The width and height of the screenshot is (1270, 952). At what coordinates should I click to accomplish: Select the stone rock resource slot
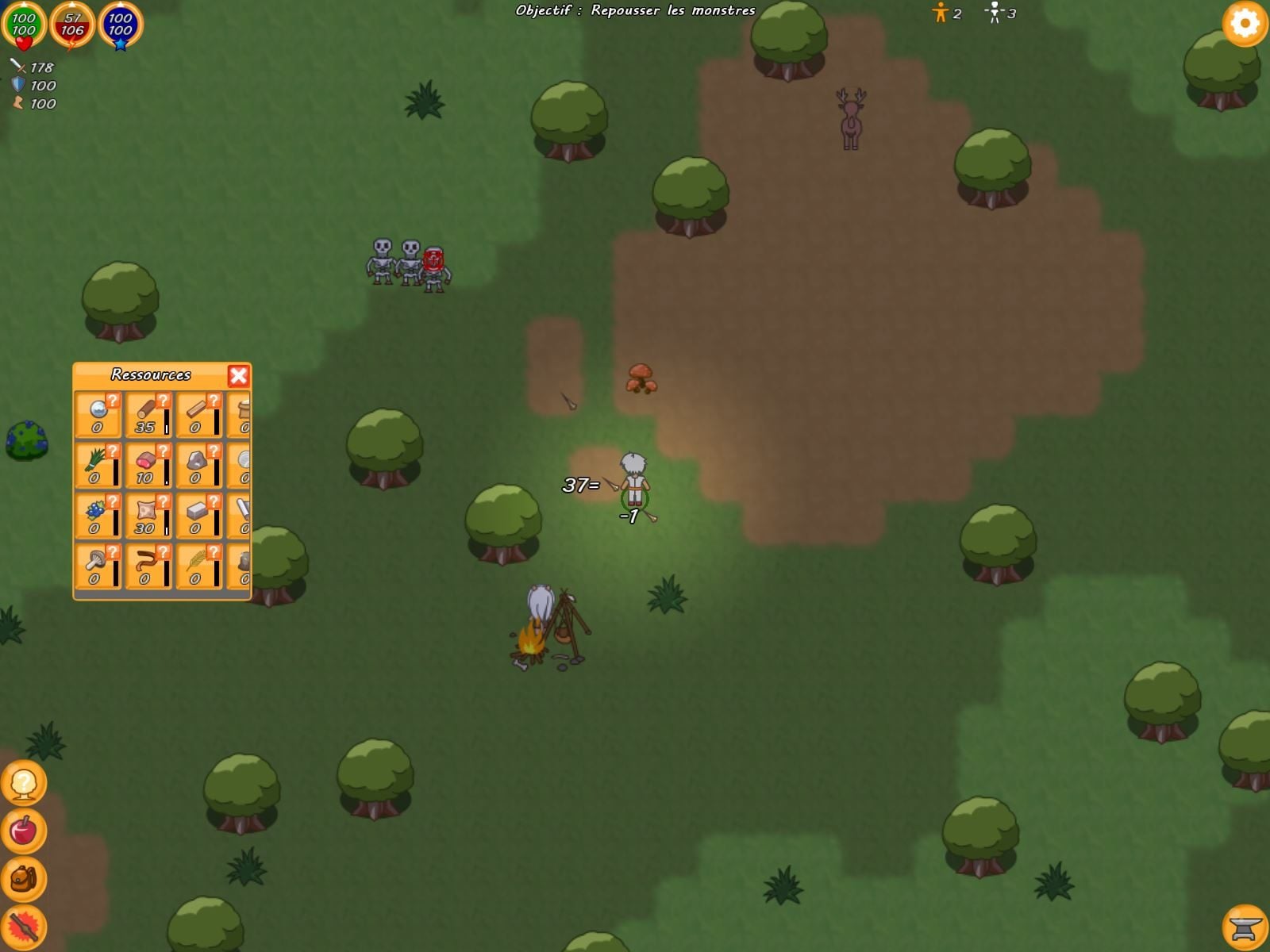point(198,466)
